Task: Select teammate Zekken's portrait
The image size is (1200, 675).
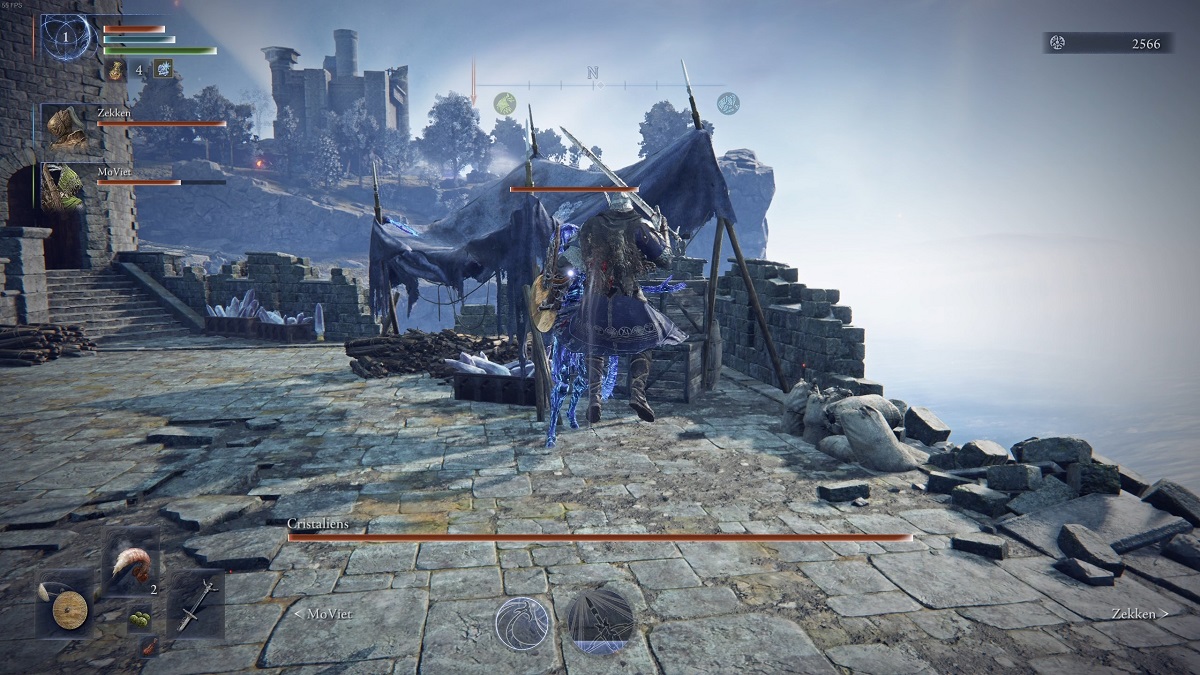Action: tap(66, 127)
